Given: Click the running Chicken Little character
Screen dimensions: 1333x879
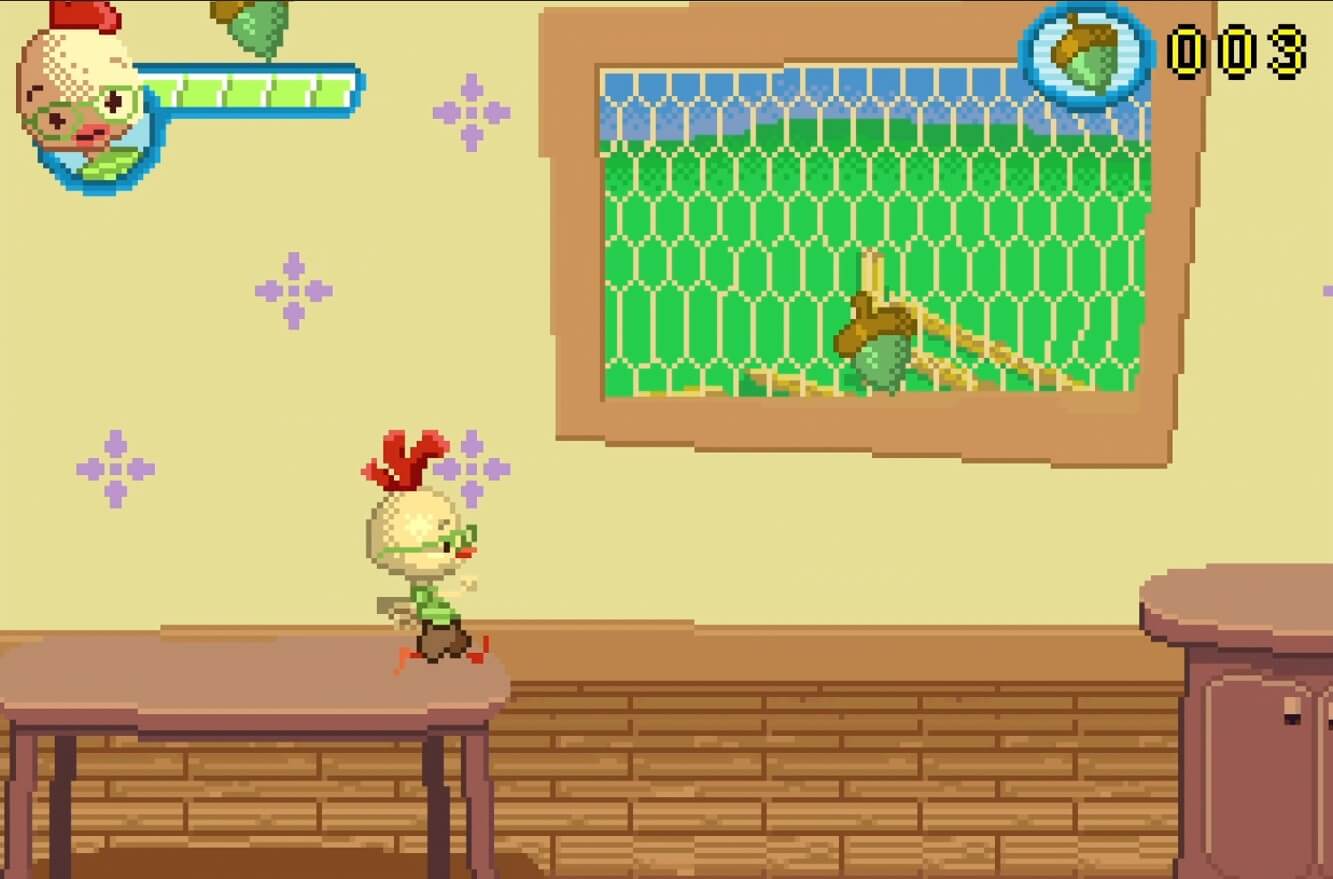Looking at the screenshot, I should pyautogui.click(x=420, y=560).
